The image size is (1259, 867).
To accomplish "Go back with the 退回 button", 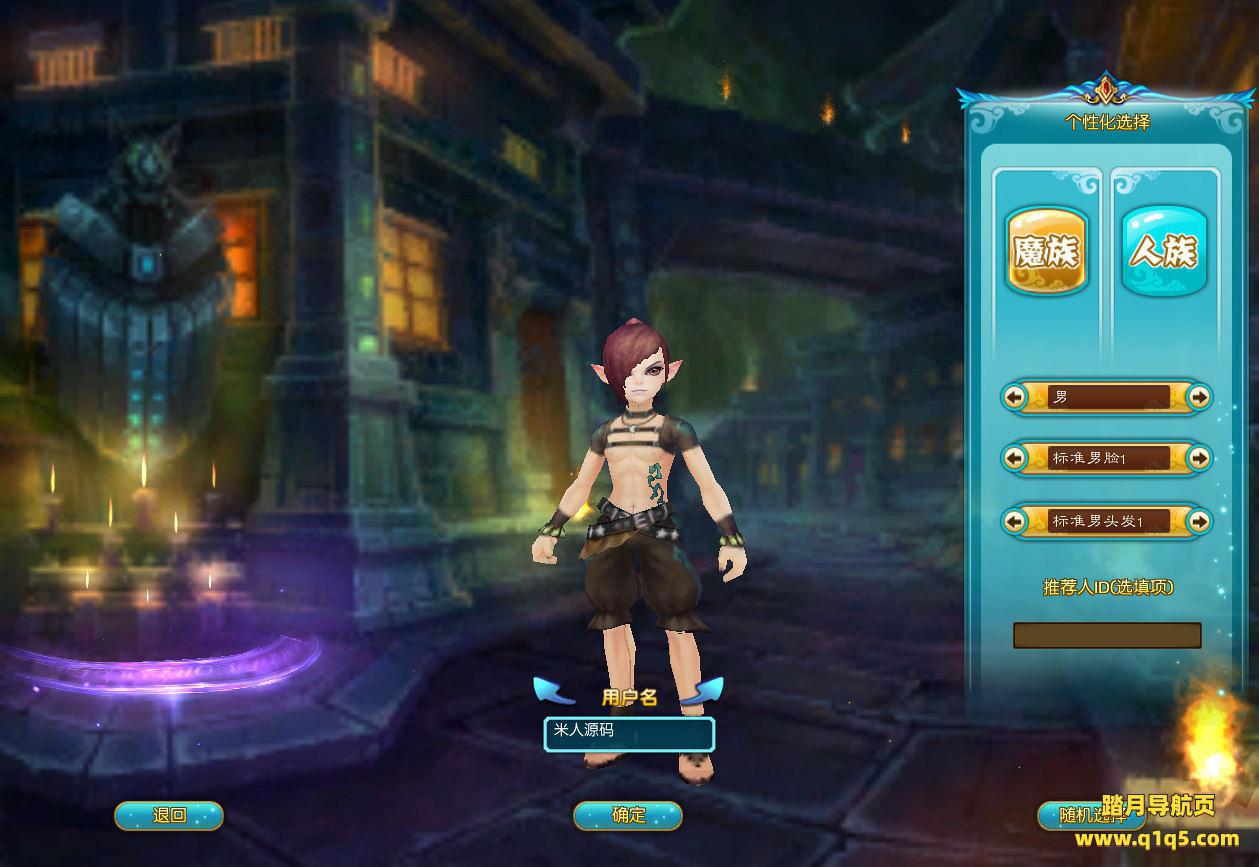I will coord(169,815).
